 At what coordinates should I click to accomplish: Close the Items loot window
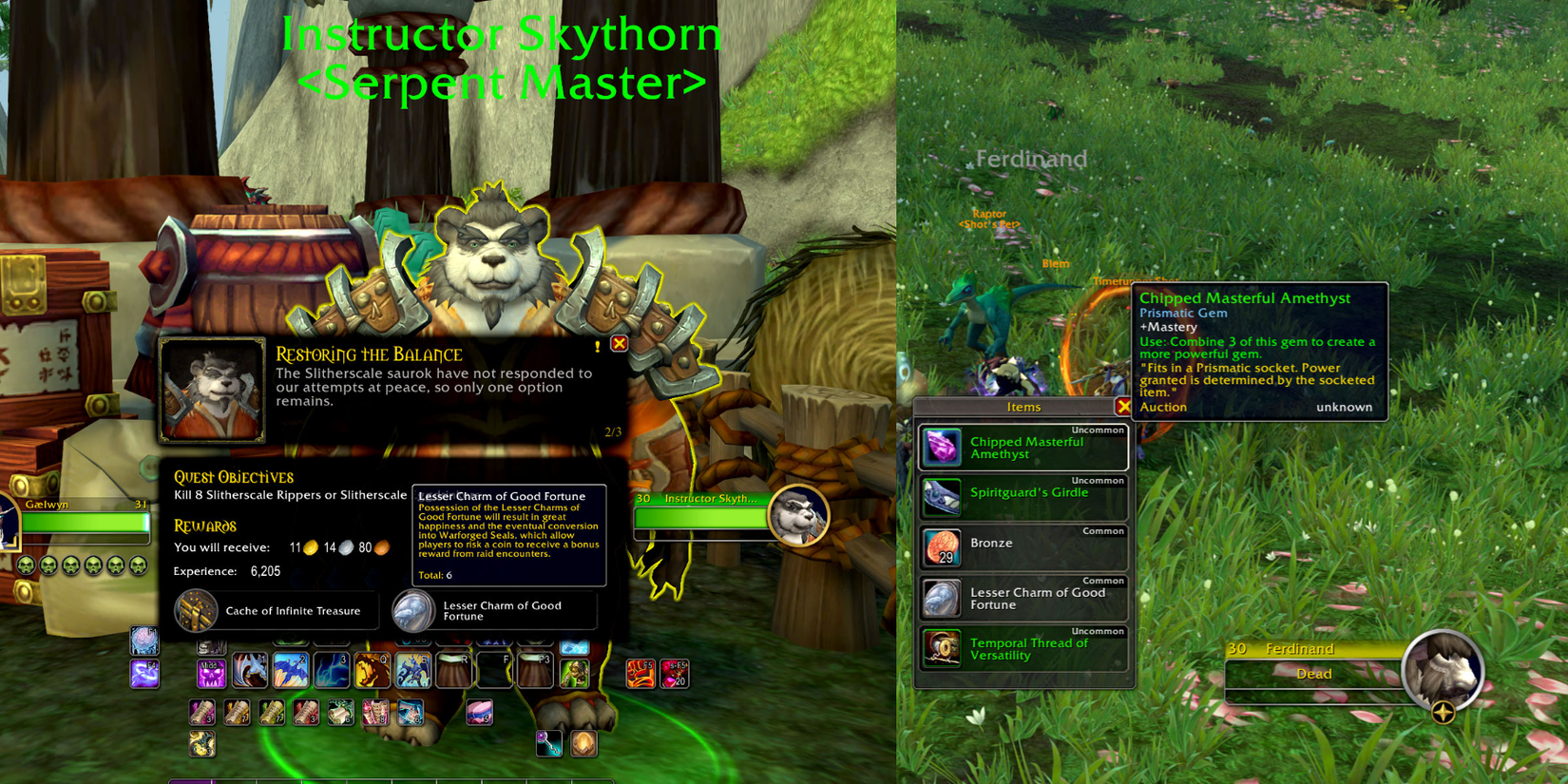1125,407
